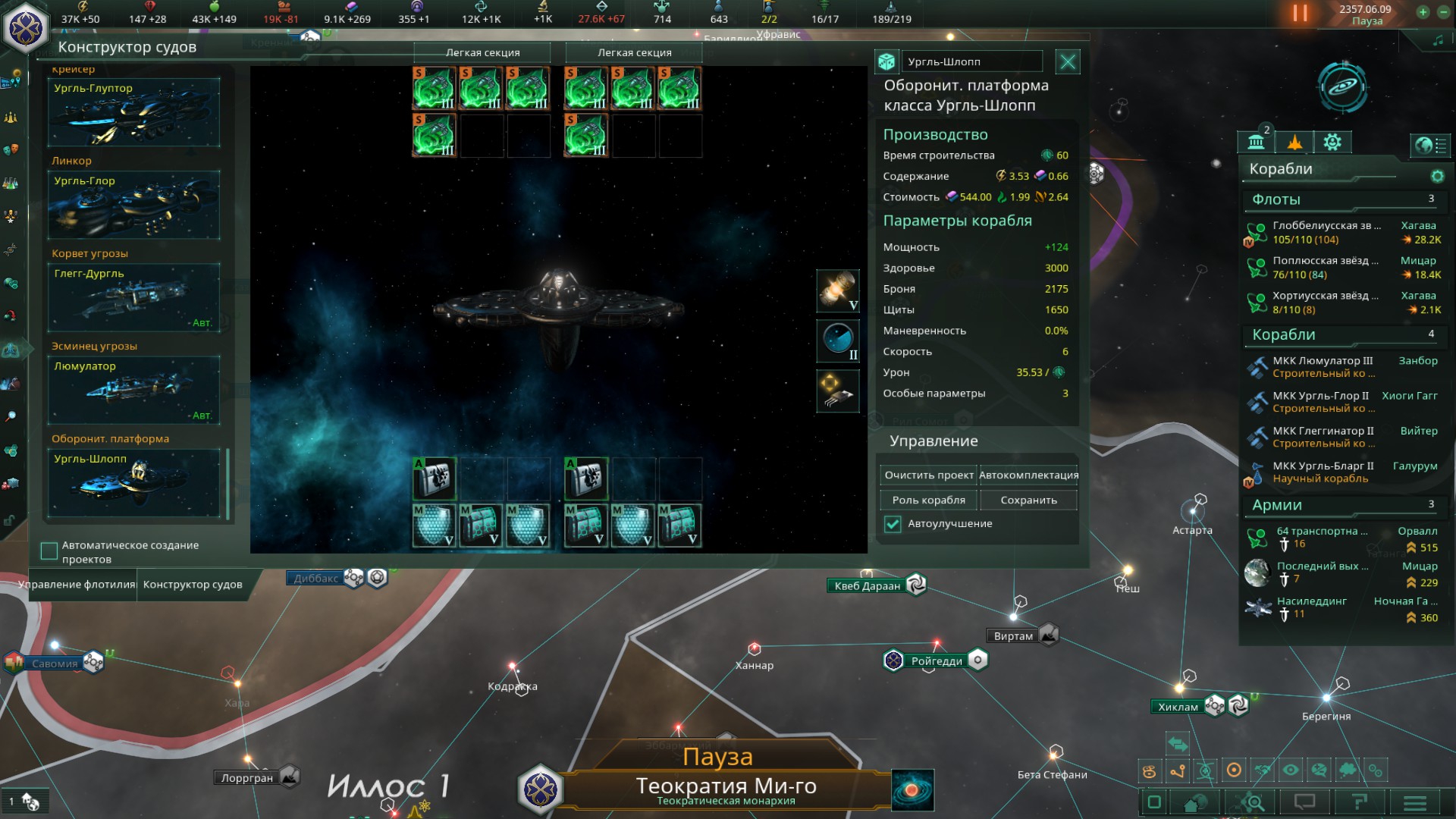Toggle the Автоулучшение checkbox
The height and width of the screenshot is (819, 1456).
click(893, 524)
